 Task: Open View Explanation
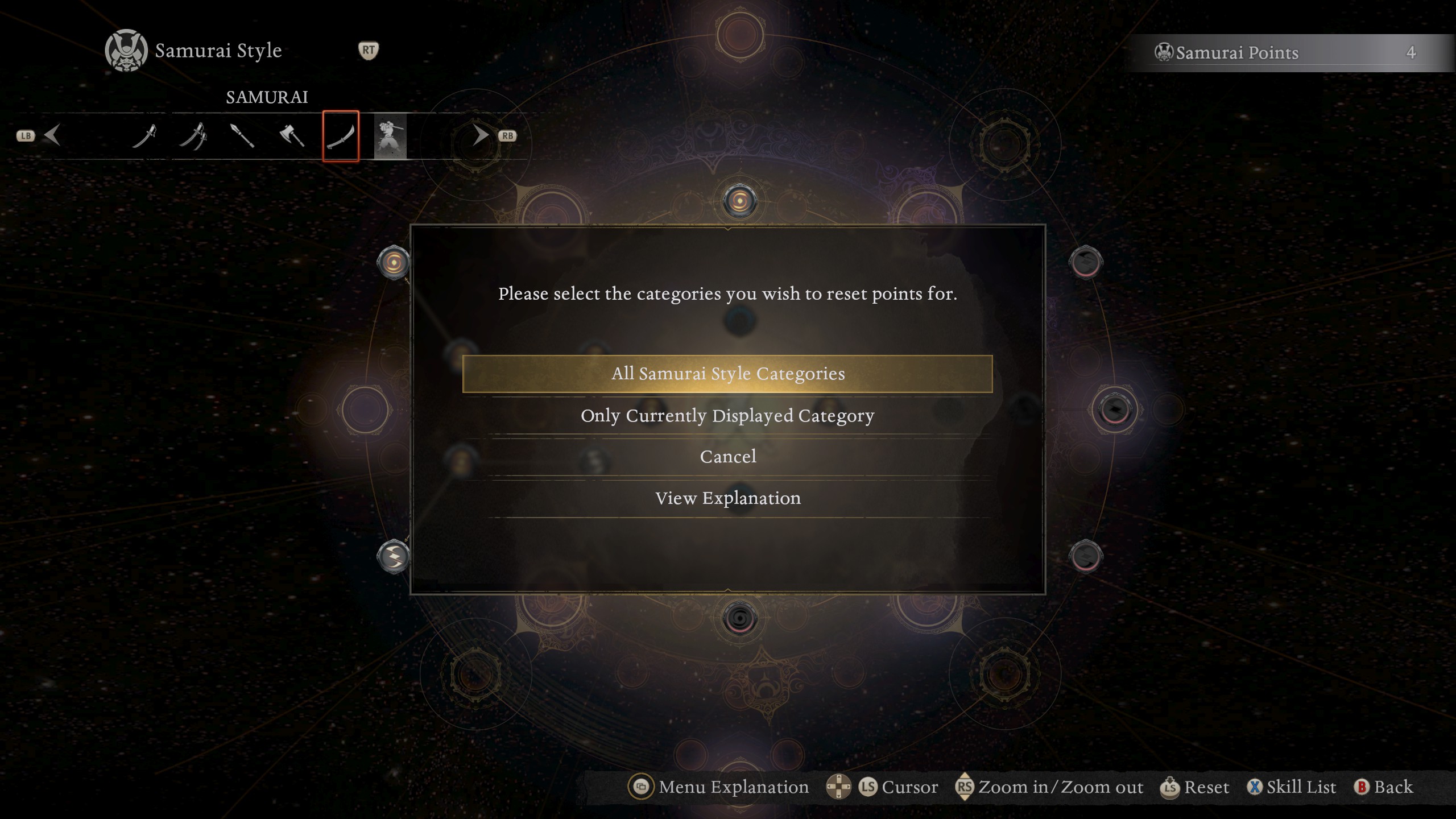pos(729,498)
